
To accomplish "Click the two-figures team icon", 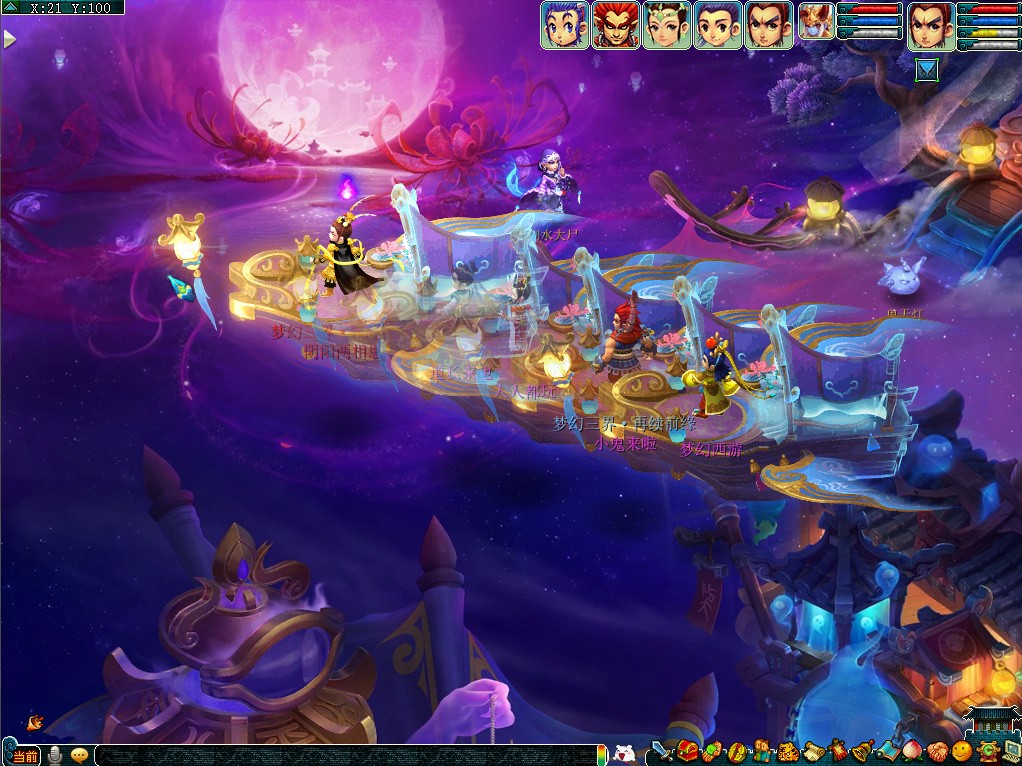I will (762, 751).
